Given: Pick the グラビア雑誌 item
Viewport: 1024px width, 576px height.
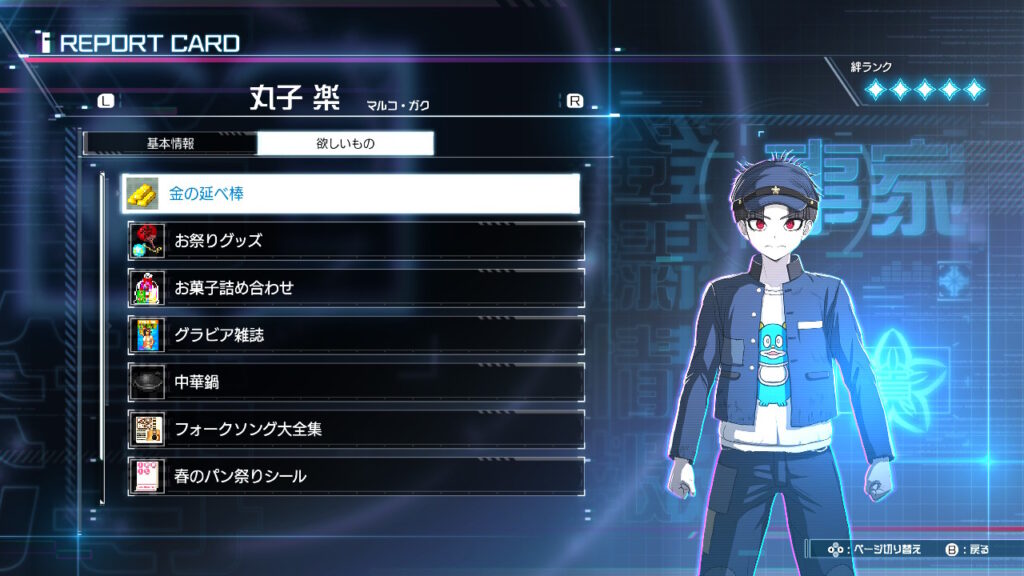Looking at the screenshot, I should [355, 335].
